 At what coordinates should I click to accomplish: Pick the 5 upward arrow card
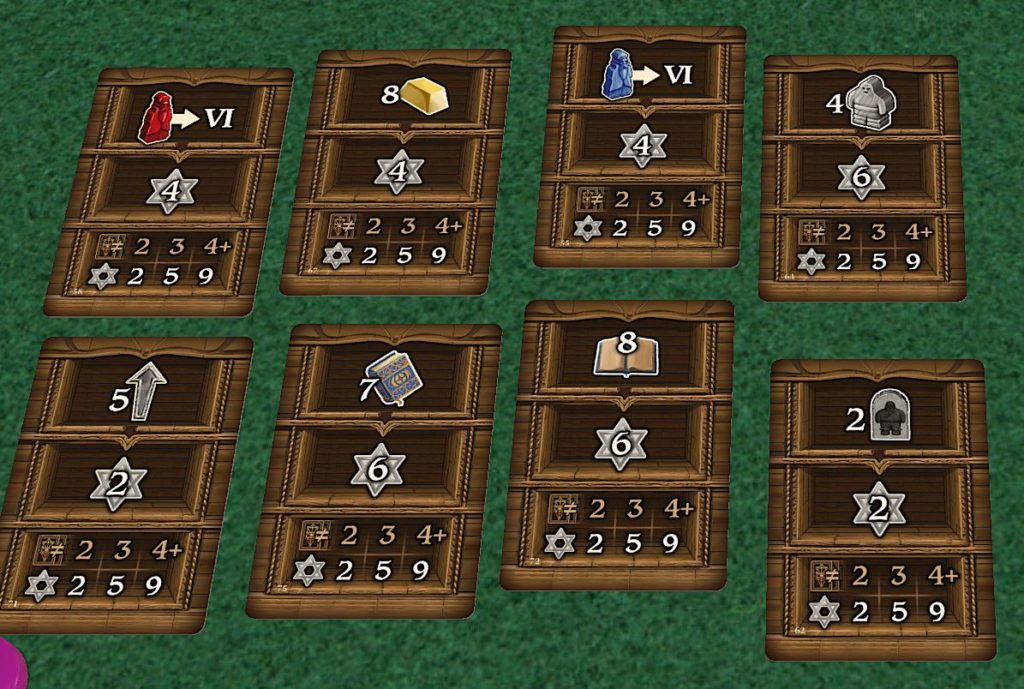click(x=125, y=485)
